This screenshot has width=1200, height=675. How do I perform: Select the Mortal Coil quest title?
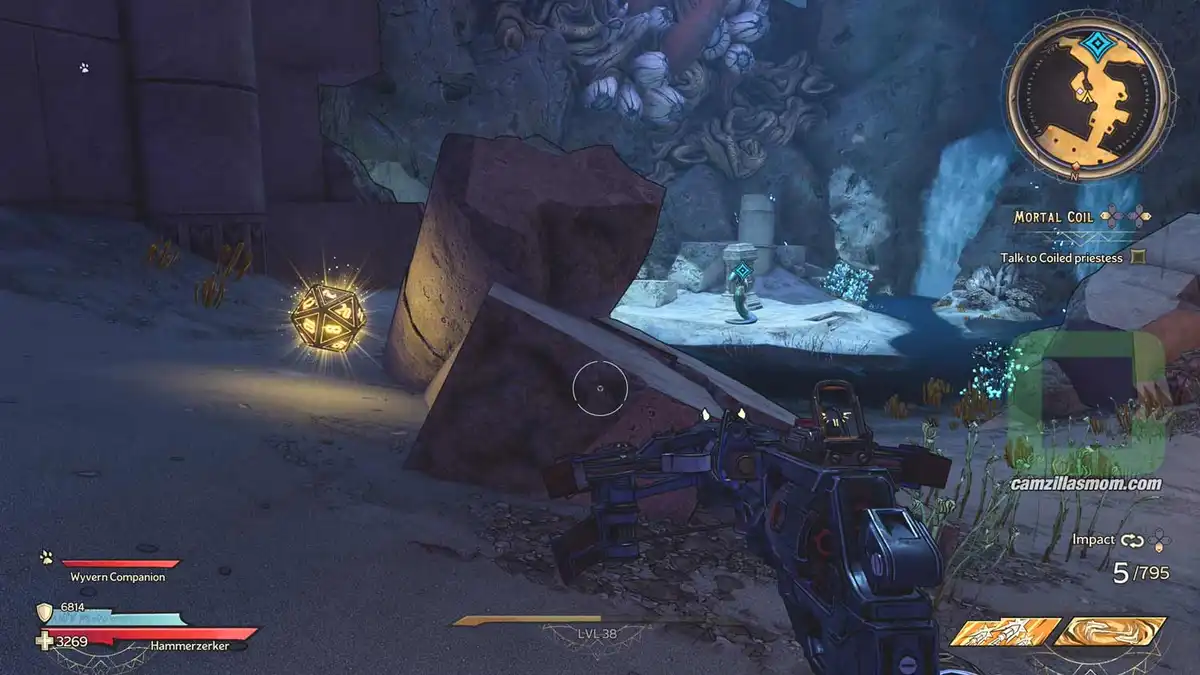pos(1053,216)
